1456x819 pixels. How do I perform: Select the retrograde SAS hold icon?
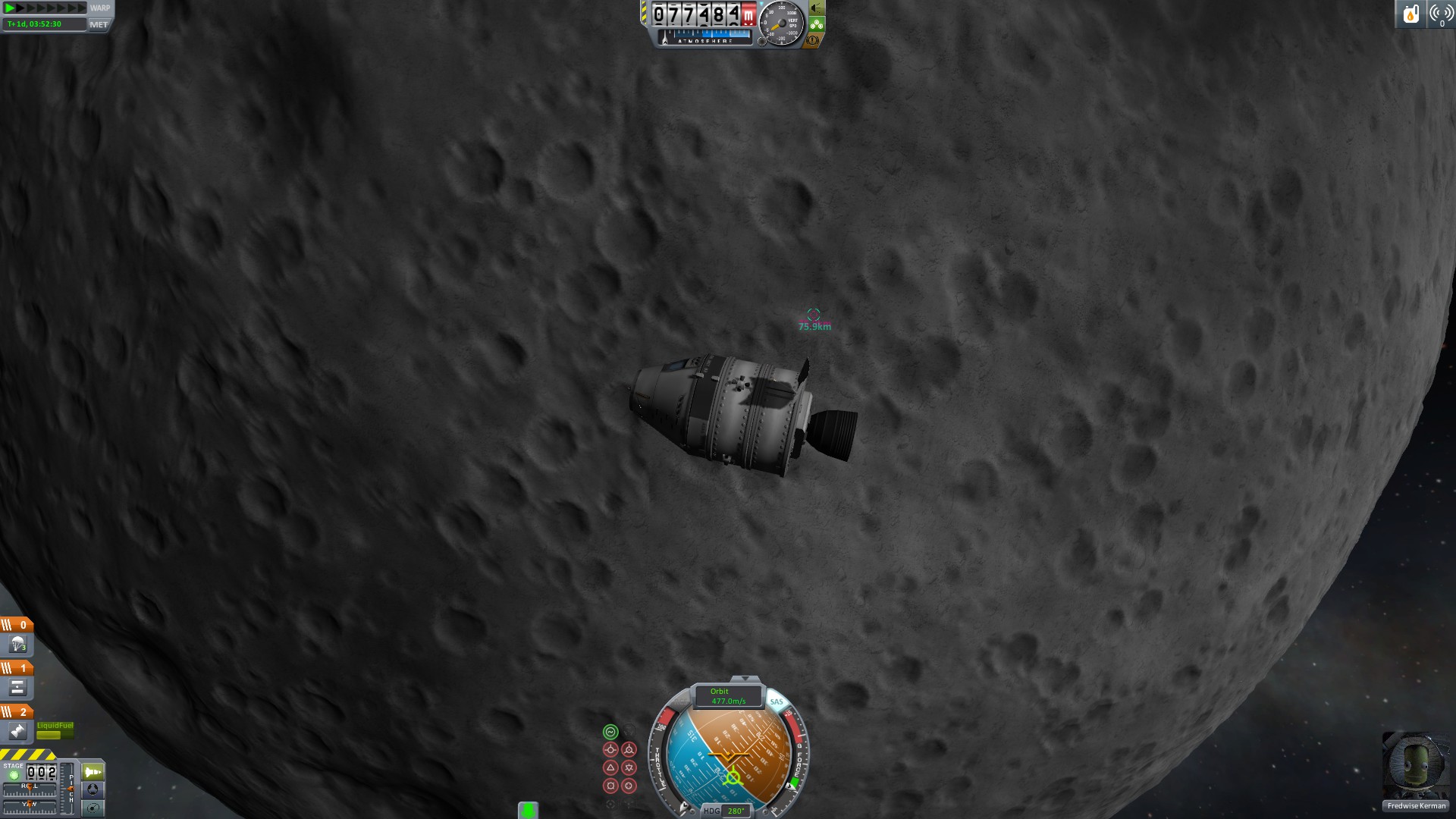(629, 750)
